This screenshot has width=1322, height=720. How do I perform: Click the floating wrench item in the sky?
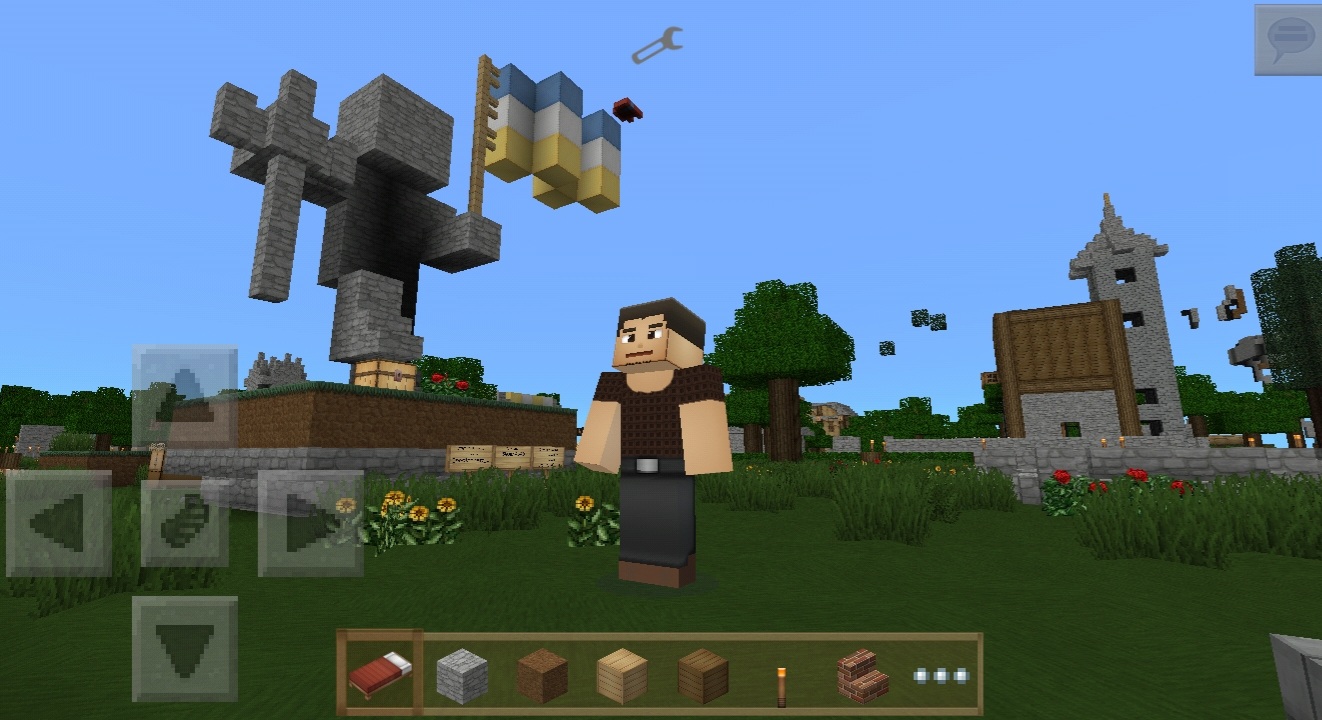[x=657, y=44]
